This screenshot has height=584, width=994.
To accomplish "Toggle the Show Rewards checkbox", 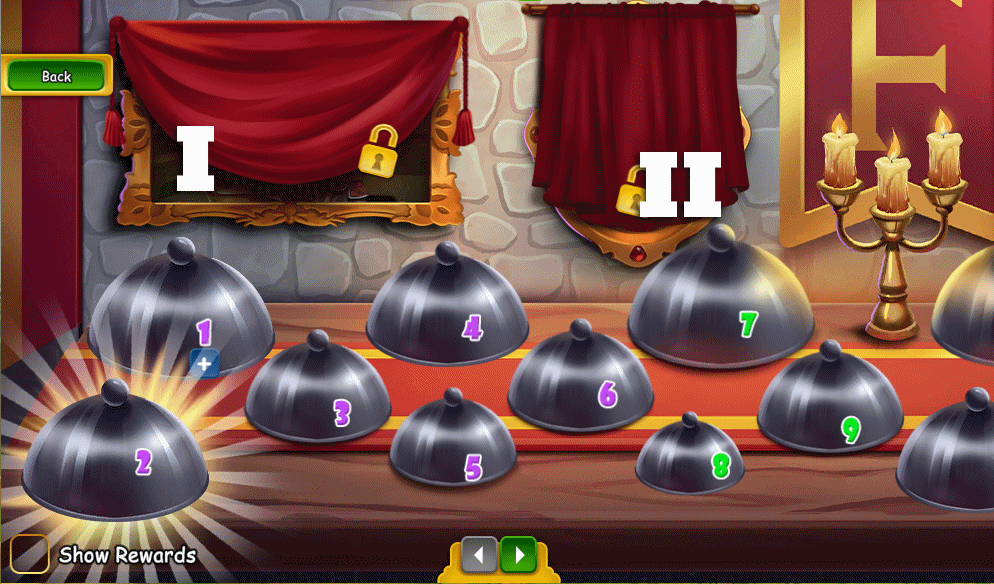I will pos(30,554).
